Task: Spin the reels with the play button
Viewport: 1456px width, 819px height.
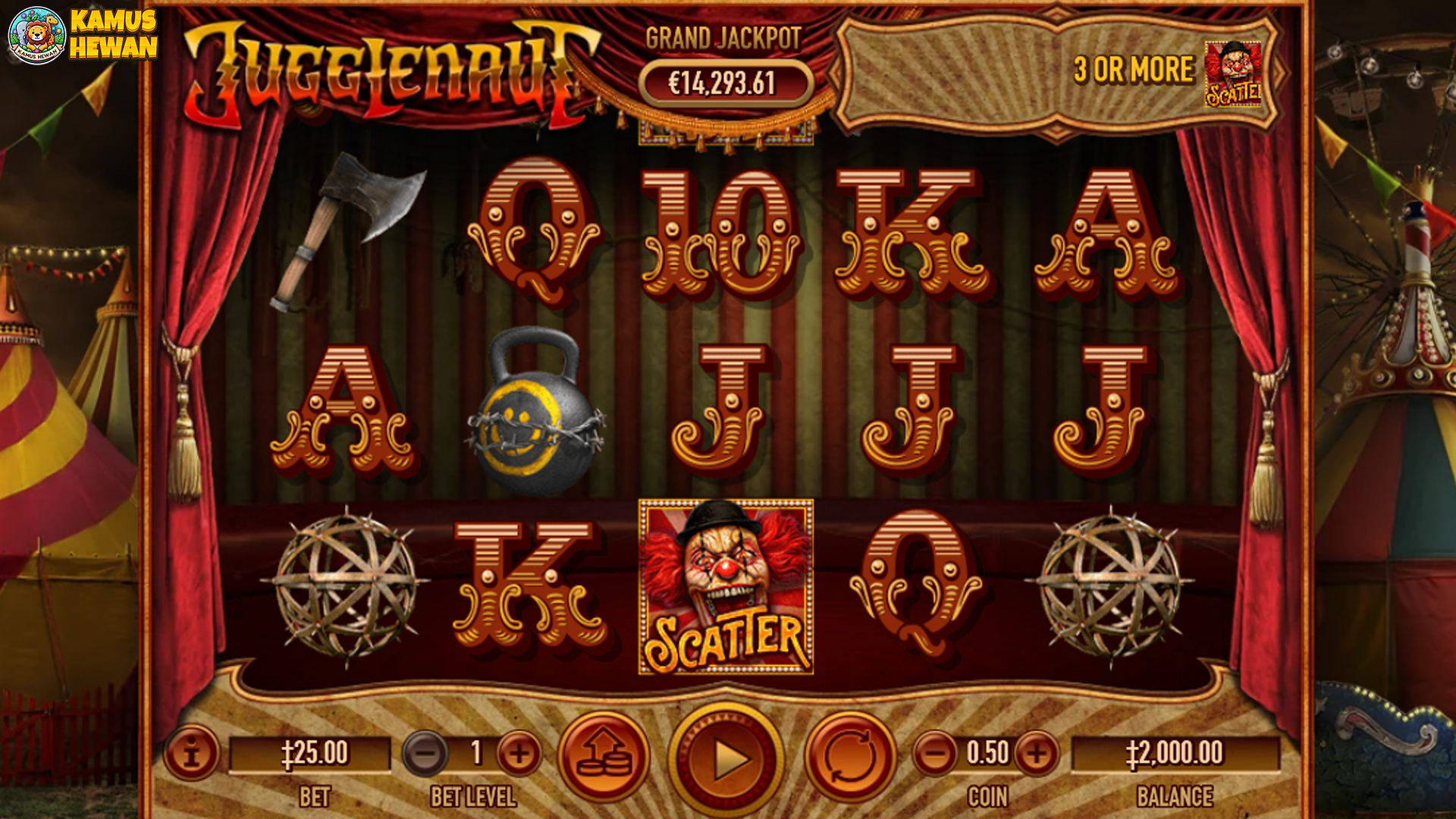Action: (726, 758)
